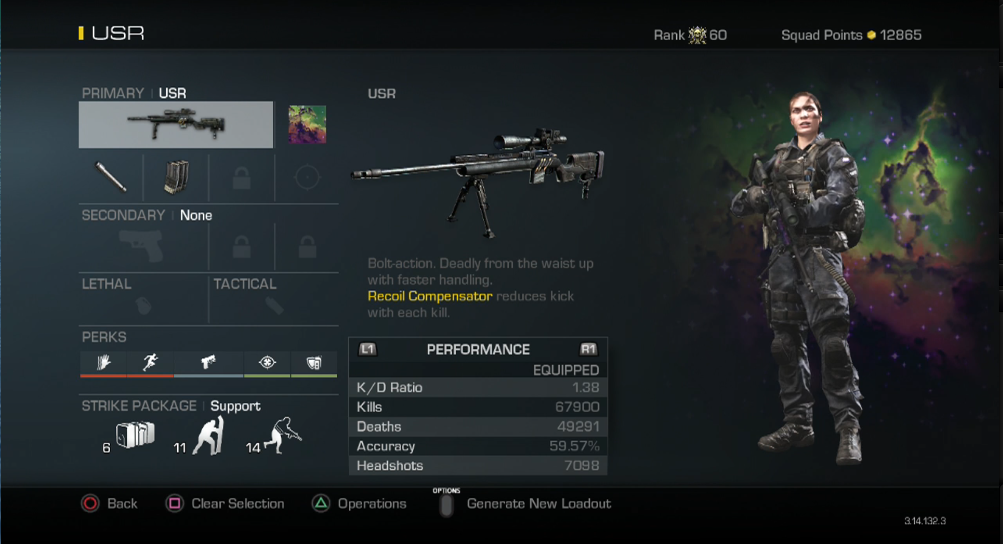1003x544 pixels.
Task: Pick the 6-point ammo crate streak
Action: [134, 435]
